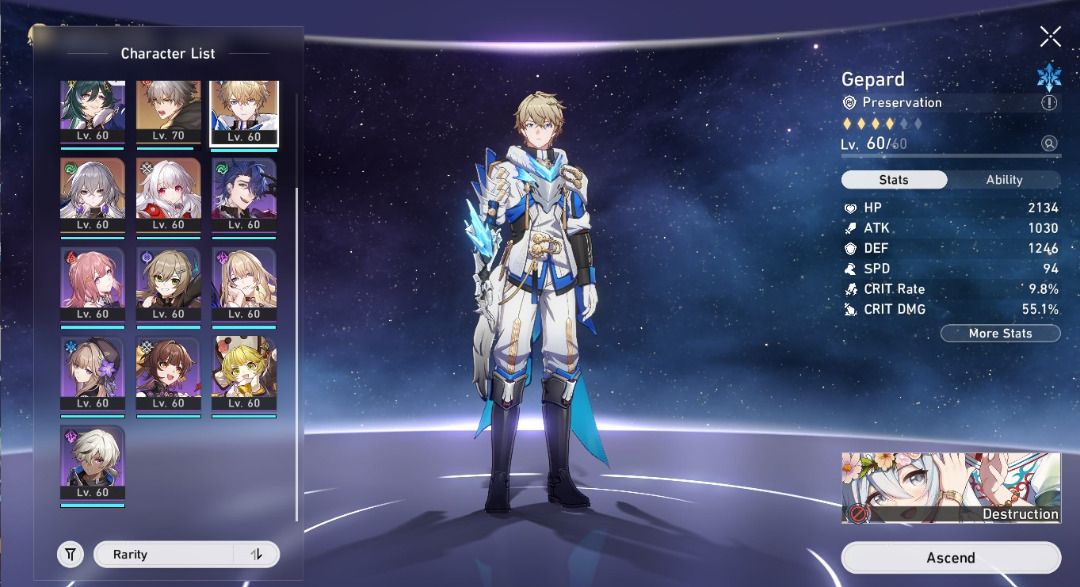Pick the white-haired dark-skinned boy portrait
Viewport: 1080px width, 587px height.
click(92, 461)
